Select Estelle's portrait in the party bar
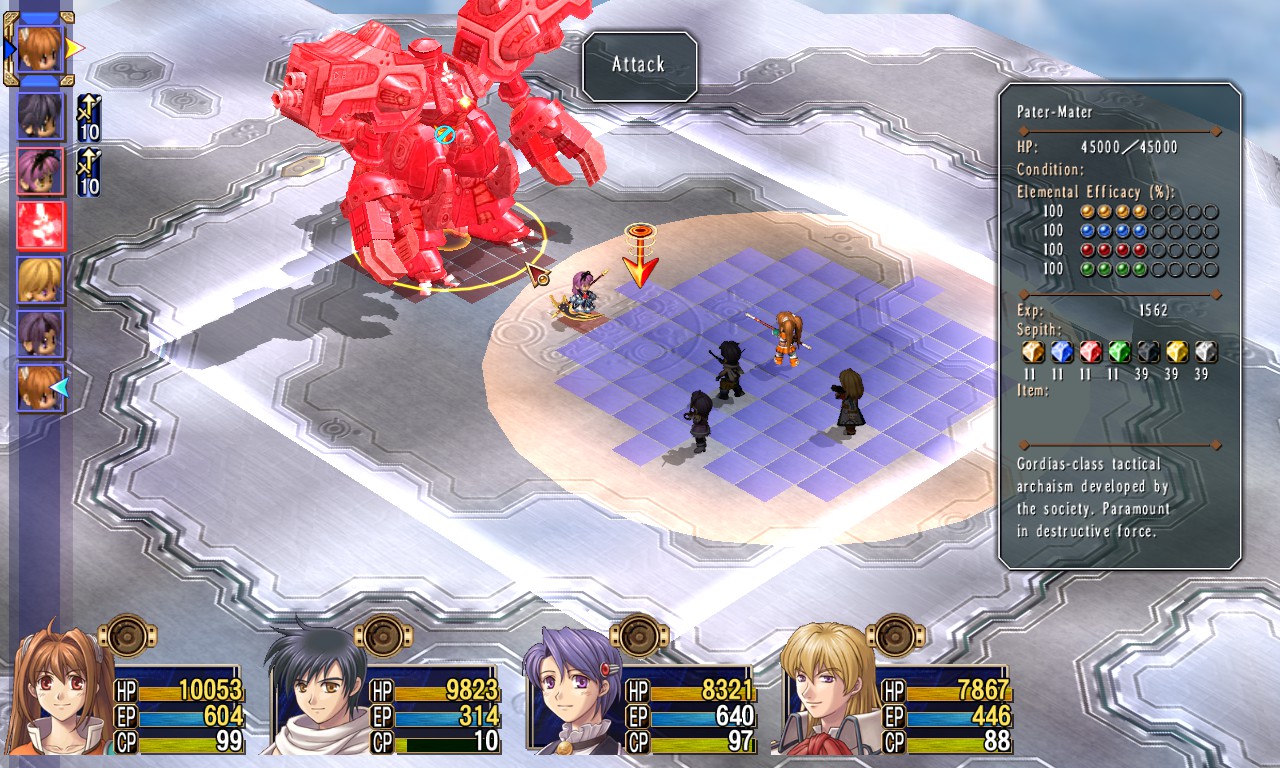 coord(62,690)
